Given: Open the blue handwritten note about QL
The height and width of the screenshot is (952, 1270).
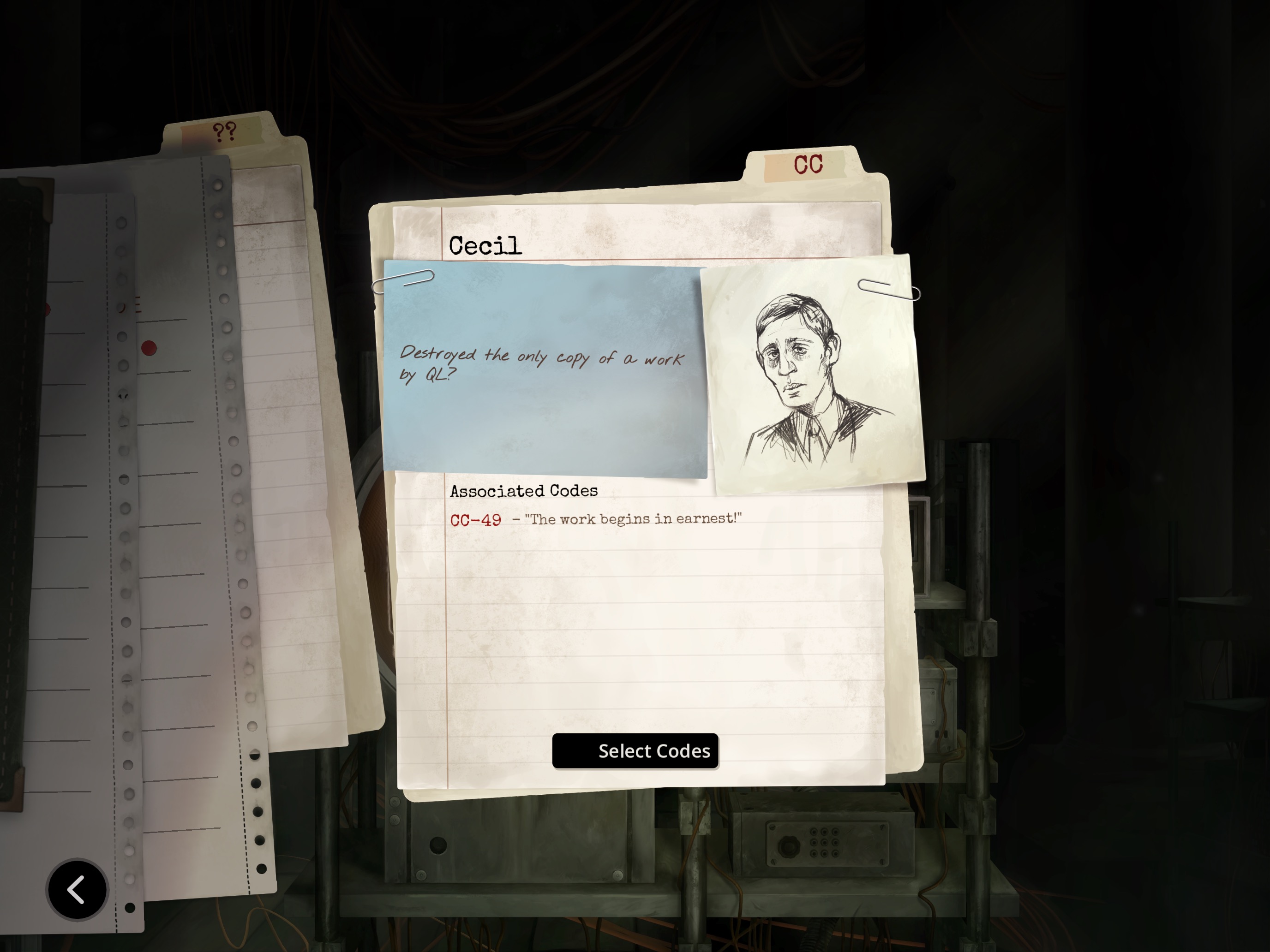Looking at the screenshot, I should (x=543, y=369).
